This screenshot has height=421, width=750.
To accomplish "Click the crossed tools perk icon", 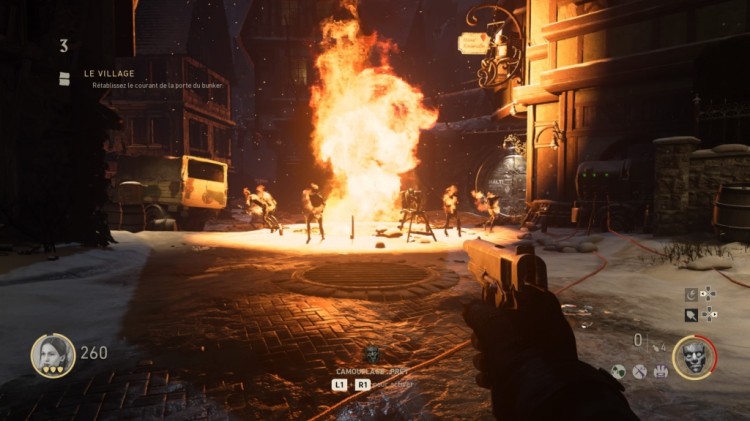I will pyautogui.click(x=640, y=371).
